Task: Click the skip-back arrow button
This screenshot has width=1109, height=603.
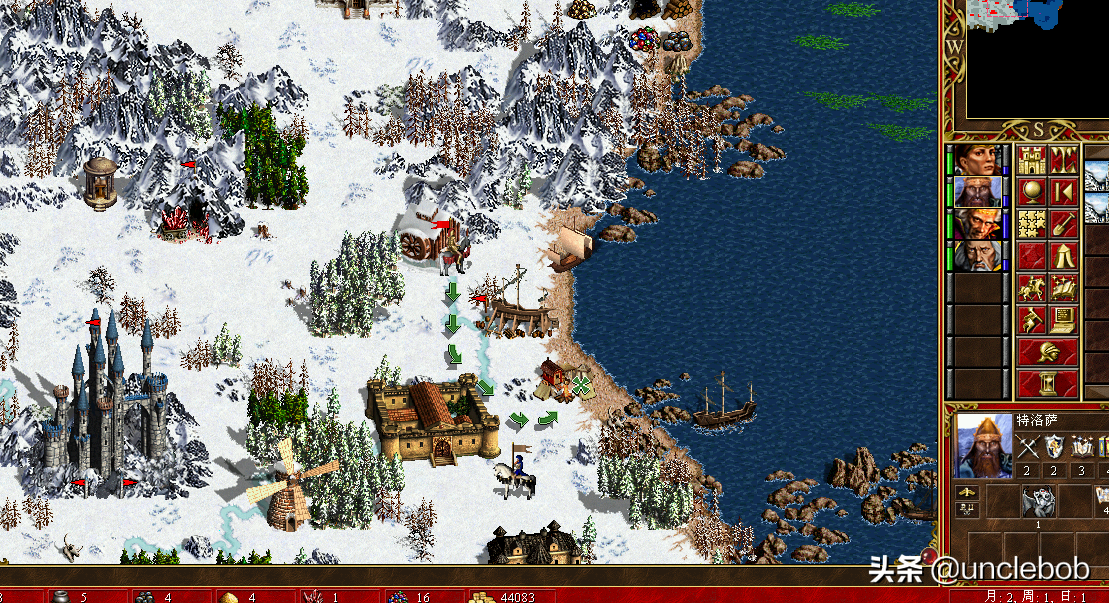Action: (1064, 192)
